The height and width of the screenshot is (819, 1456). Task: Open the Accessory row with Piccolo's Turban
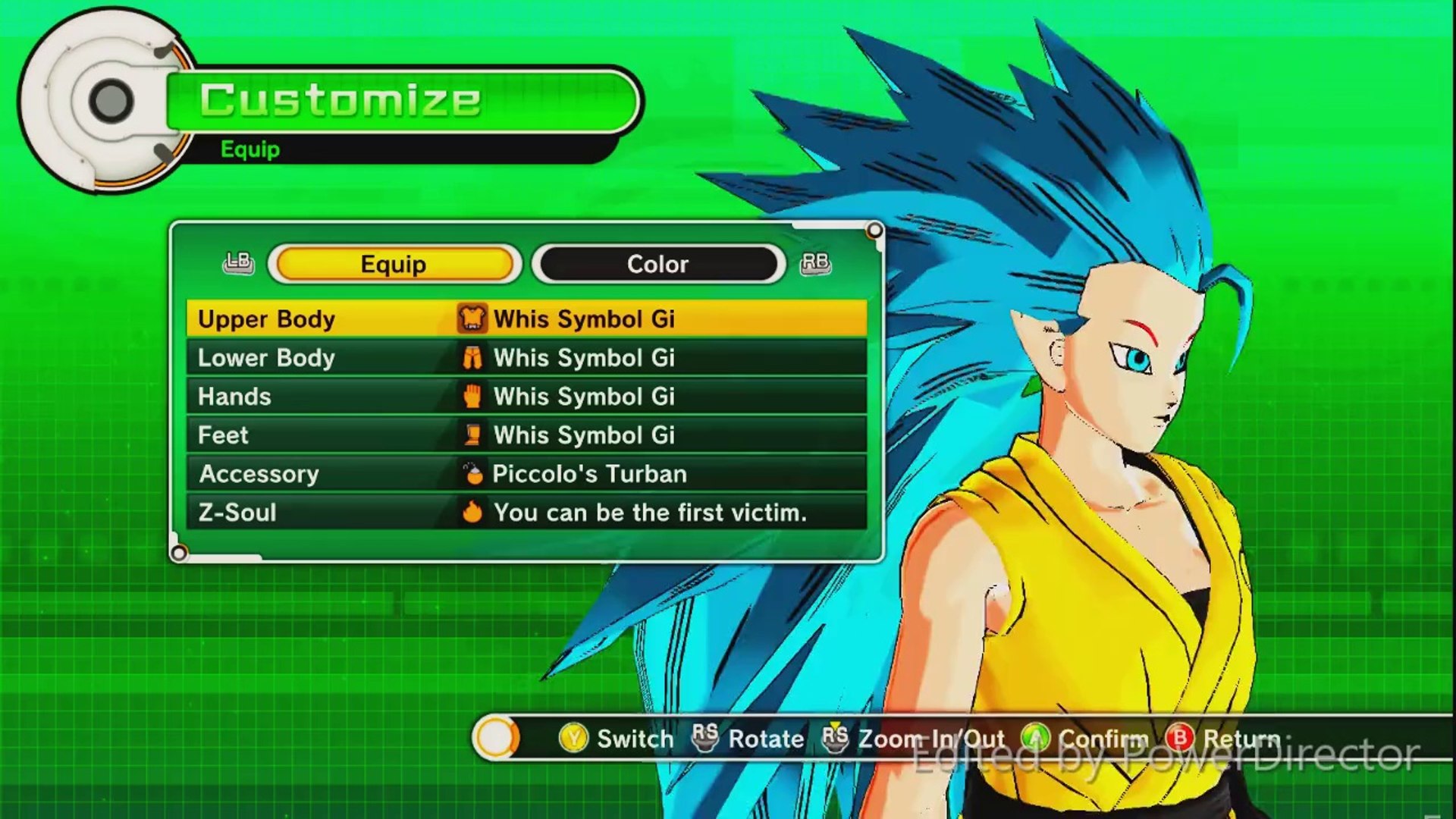pos(526,474)
